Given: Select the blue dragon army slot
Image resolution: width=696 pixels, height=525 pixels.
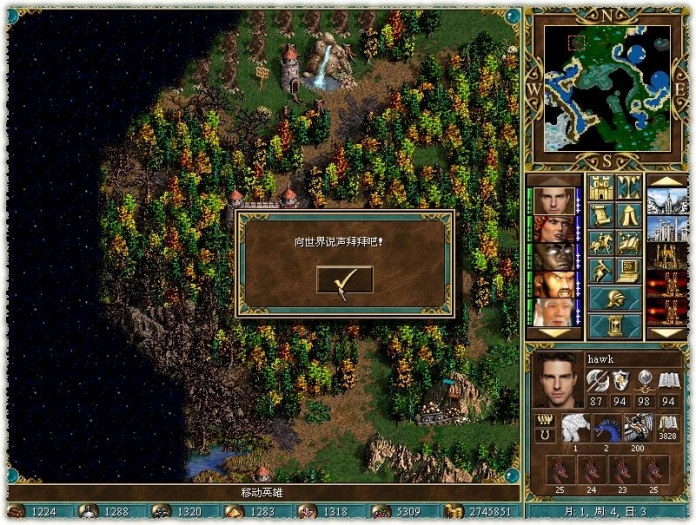Looking at the screenshot, I should point(607,427).
